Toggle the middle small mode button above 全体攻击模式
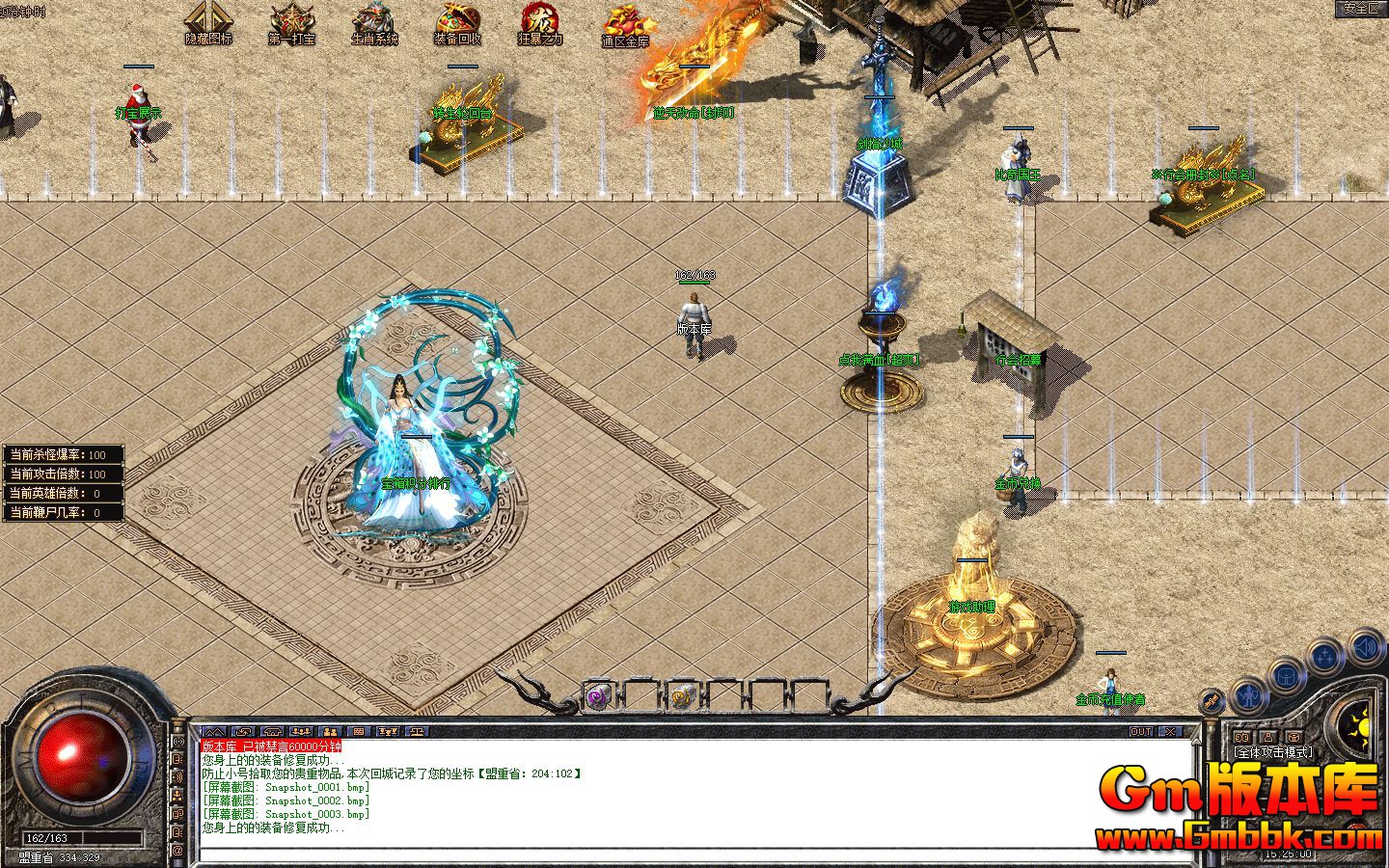Image resolution: width=1389 pixels, height=868 pixels. point(1268,737)
